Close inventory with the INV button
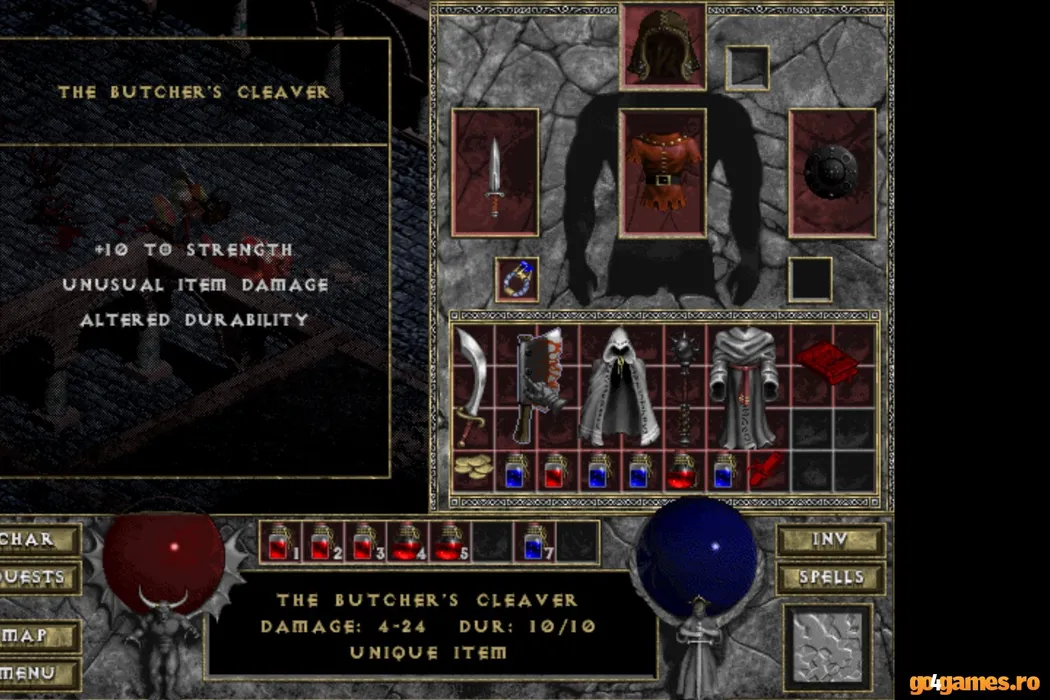1050x700 pixels. pyautogui.click(x=830, y=540)
